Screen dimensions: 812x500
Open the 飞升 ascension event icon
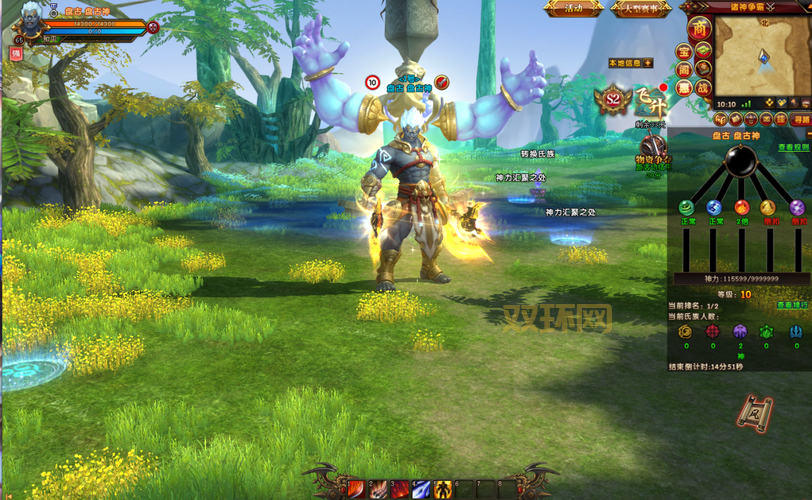(x=651, y=100)
